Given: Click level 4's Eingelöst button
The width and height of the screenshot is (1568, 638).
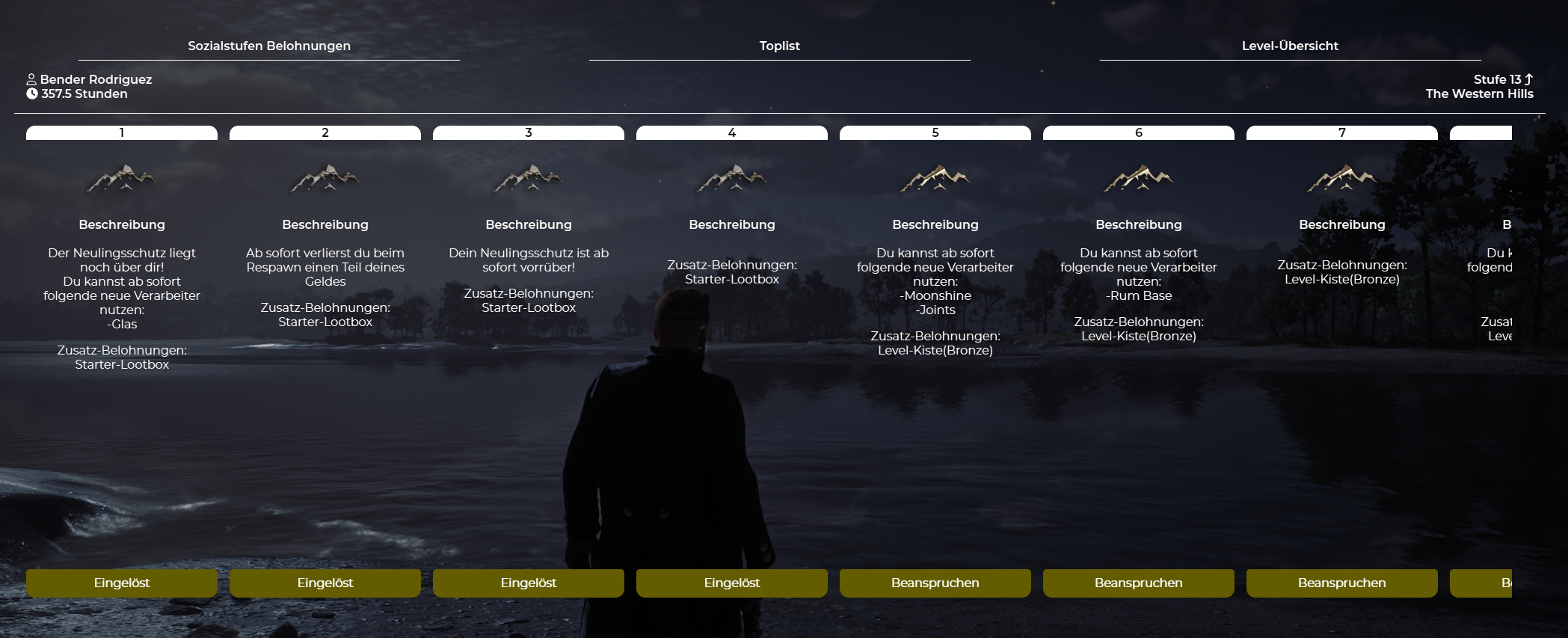Looking at the screenshot, I should click(x=732, y=583).
